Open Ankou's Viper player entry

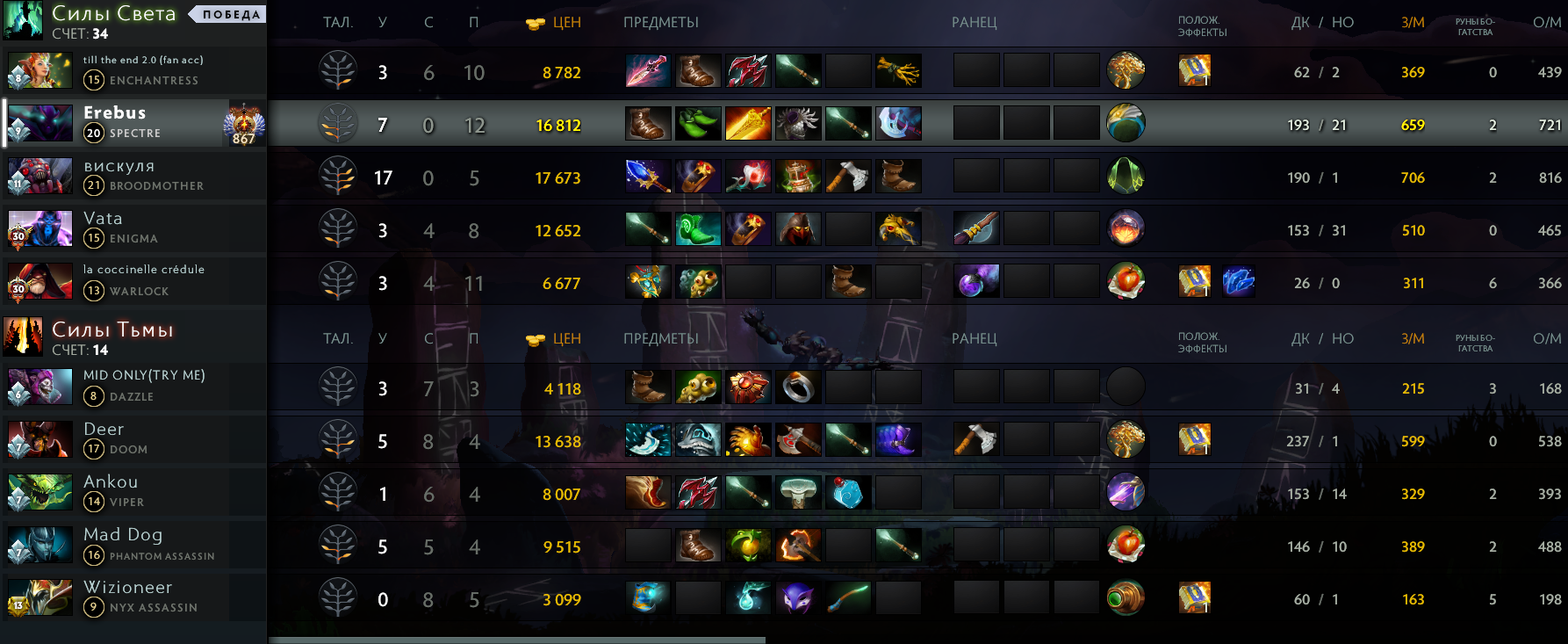click(132, 492)
